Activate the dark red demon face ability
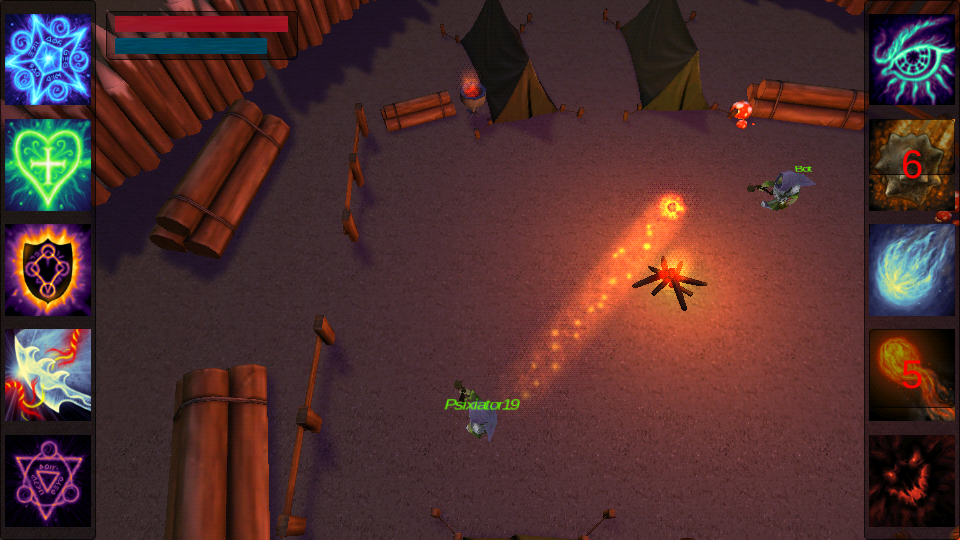 pos(912,480)
